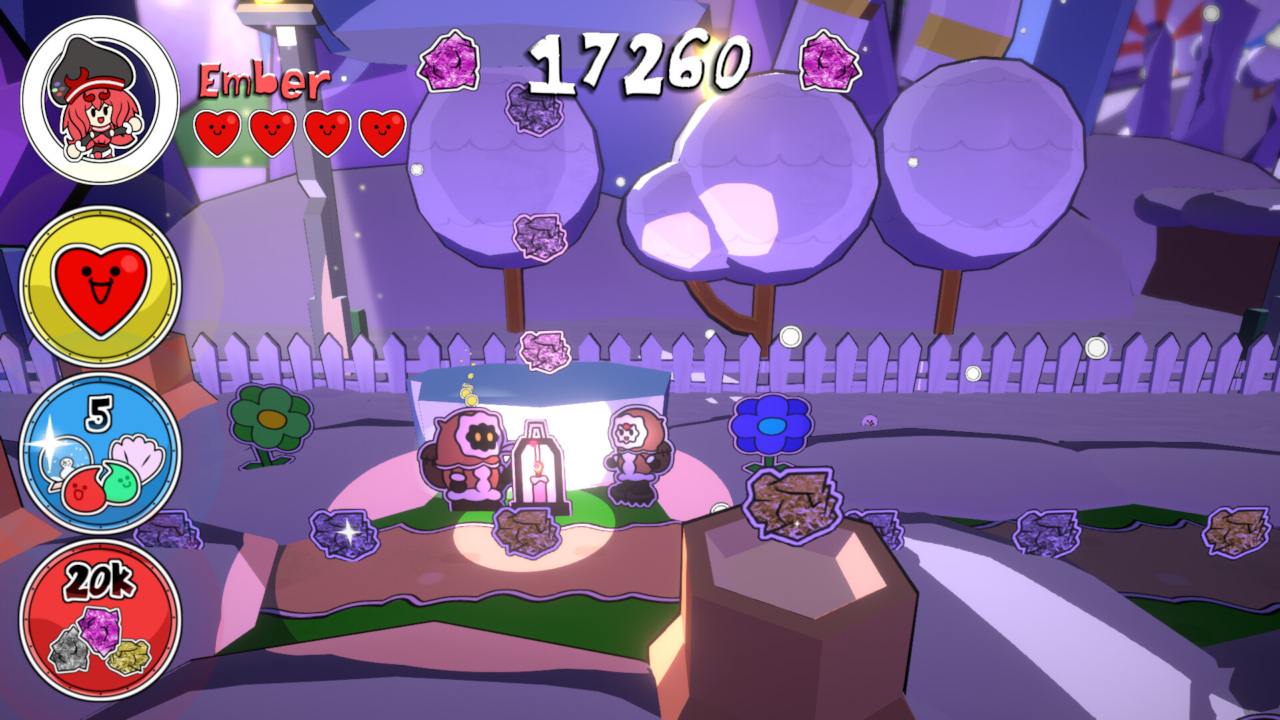This screenshot has height=720, width=1280.
Task: Click Ember's character portrait
Action: coord(93,93)
